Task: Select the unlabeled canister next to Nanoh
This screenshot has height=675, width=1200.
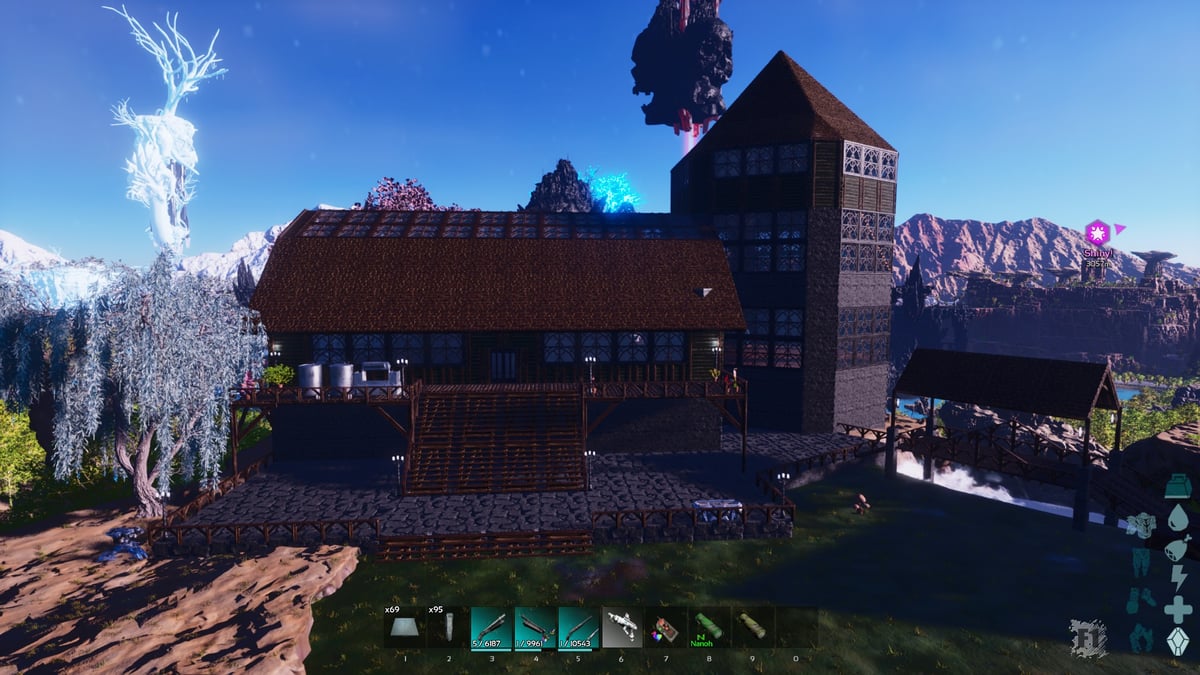Action: 753,628
